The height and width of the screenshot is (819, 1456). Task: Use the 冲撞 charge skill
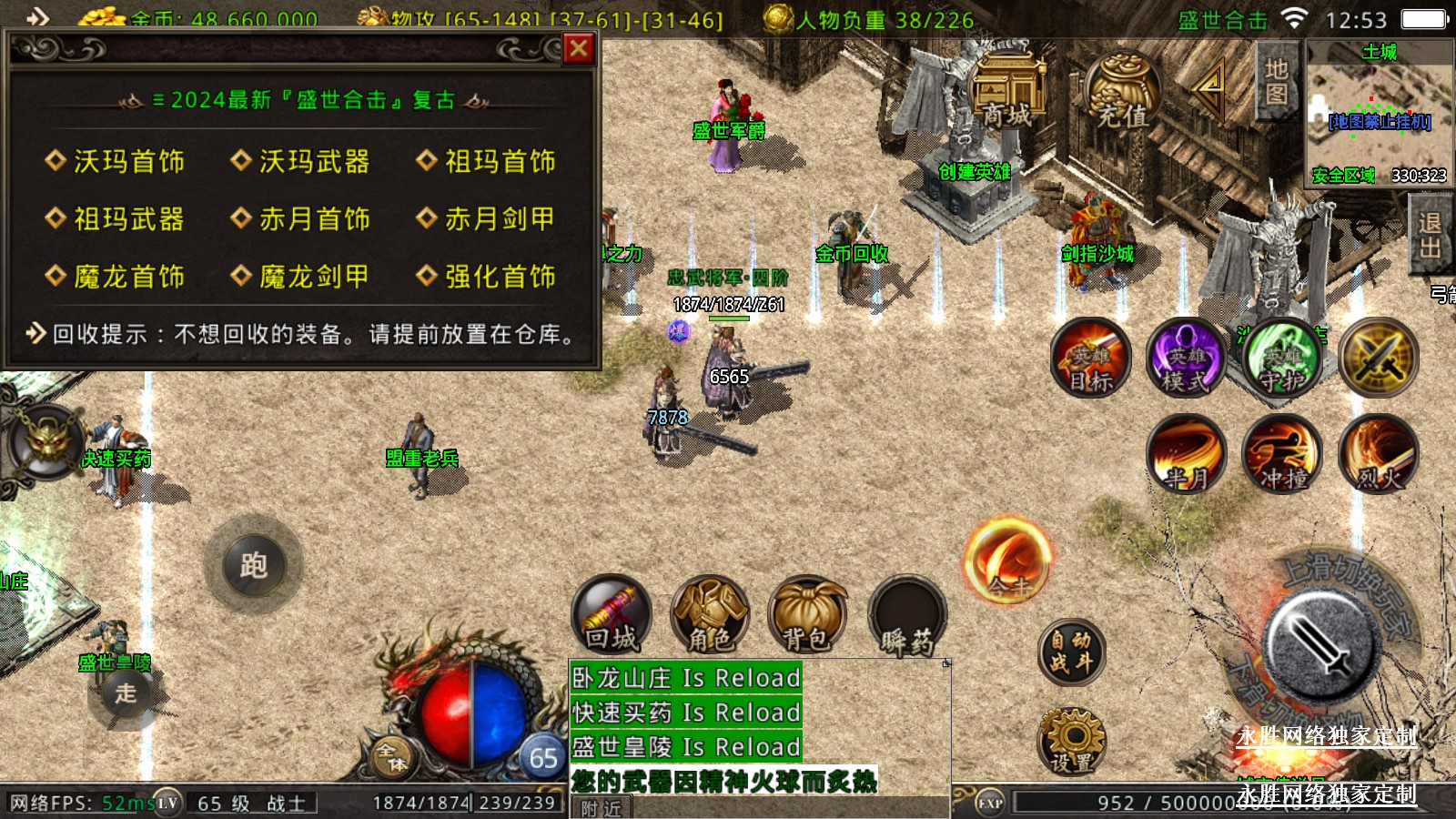[1283, 453]
